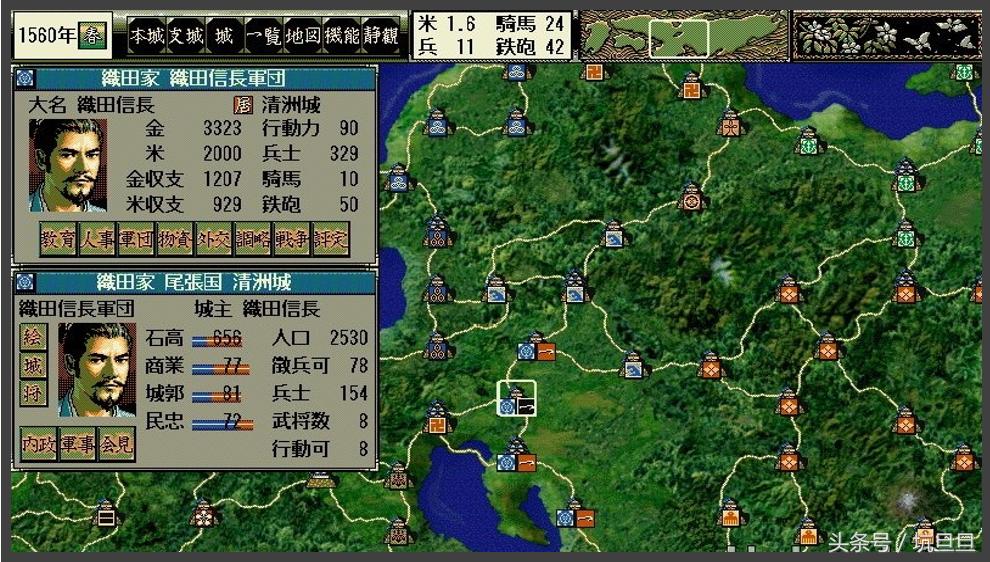Click the Japan overview minimap
The width and height of the screenshot is (990, 562).
point(684,36)
